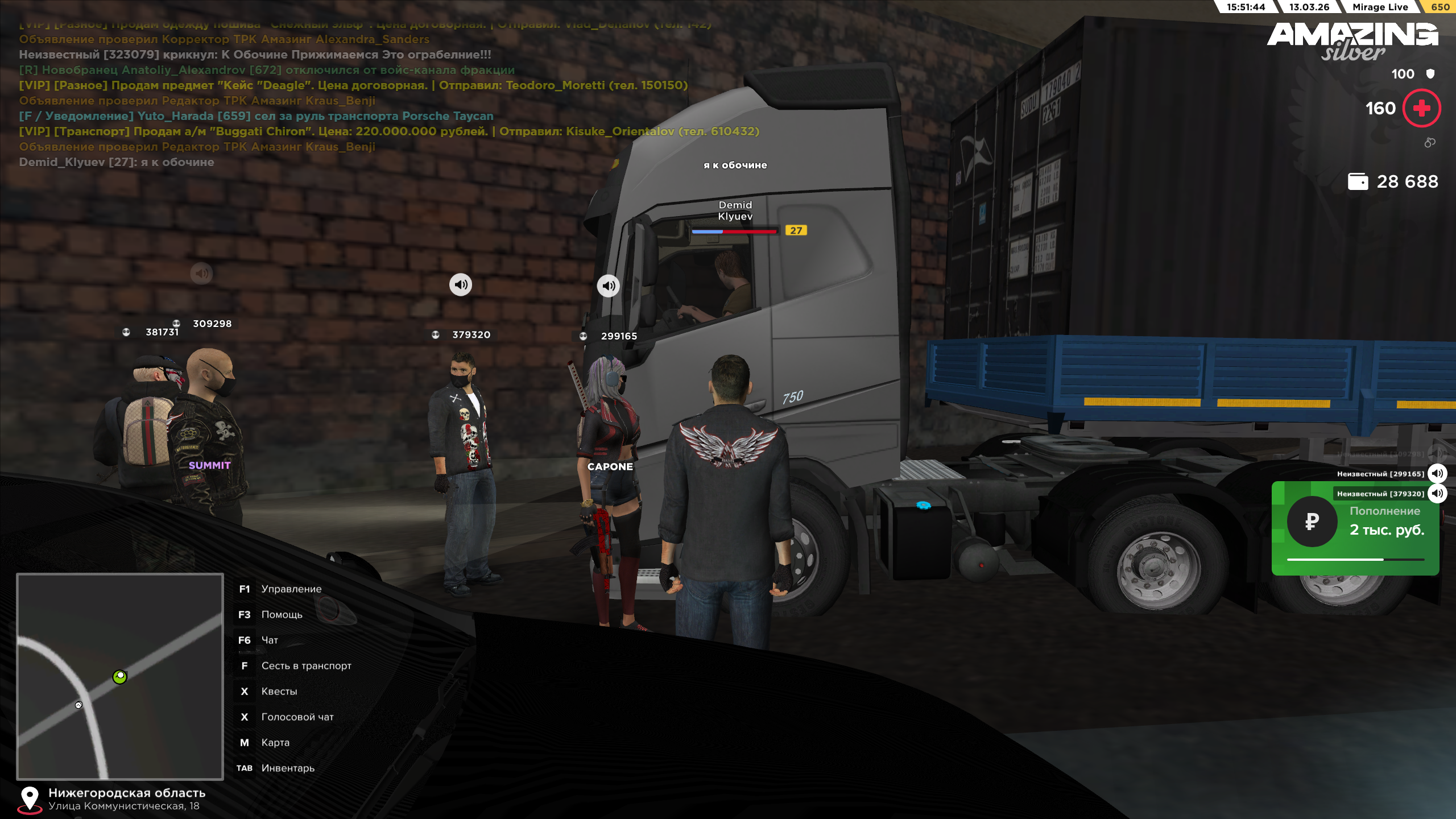
Task: Open the wallet balance icon
Action: coord(1358,181)
